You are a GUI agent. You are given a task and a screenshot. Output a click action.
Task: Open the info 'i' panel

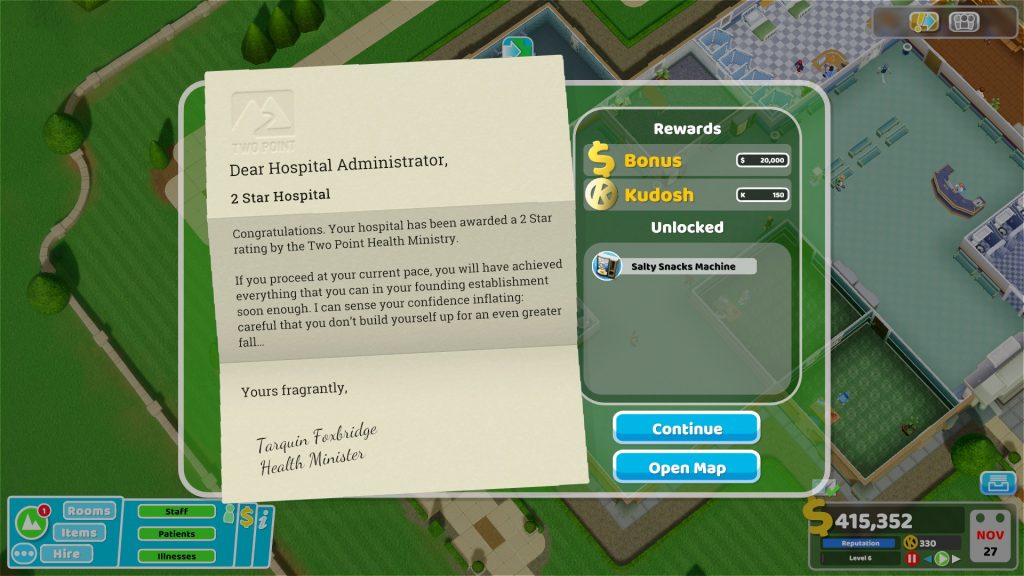click(x=262, y=520)
